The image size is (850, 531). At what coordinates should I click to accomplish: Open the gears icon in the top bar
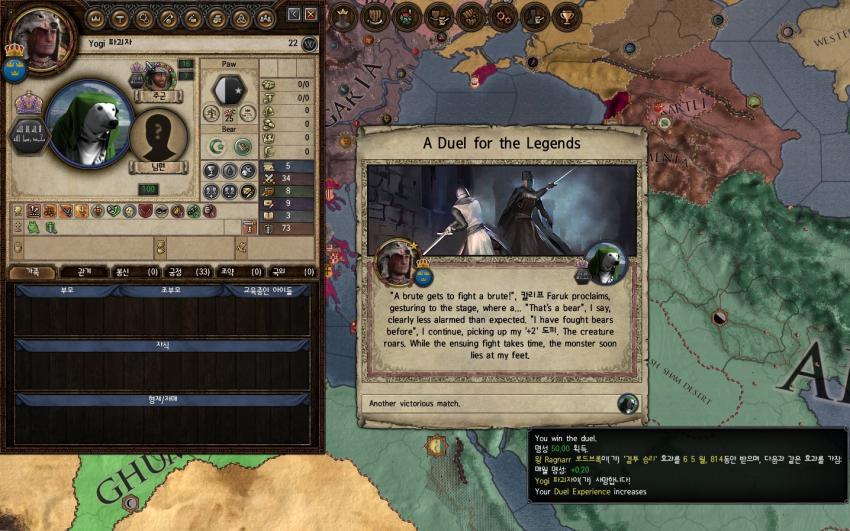coord(502,15)
